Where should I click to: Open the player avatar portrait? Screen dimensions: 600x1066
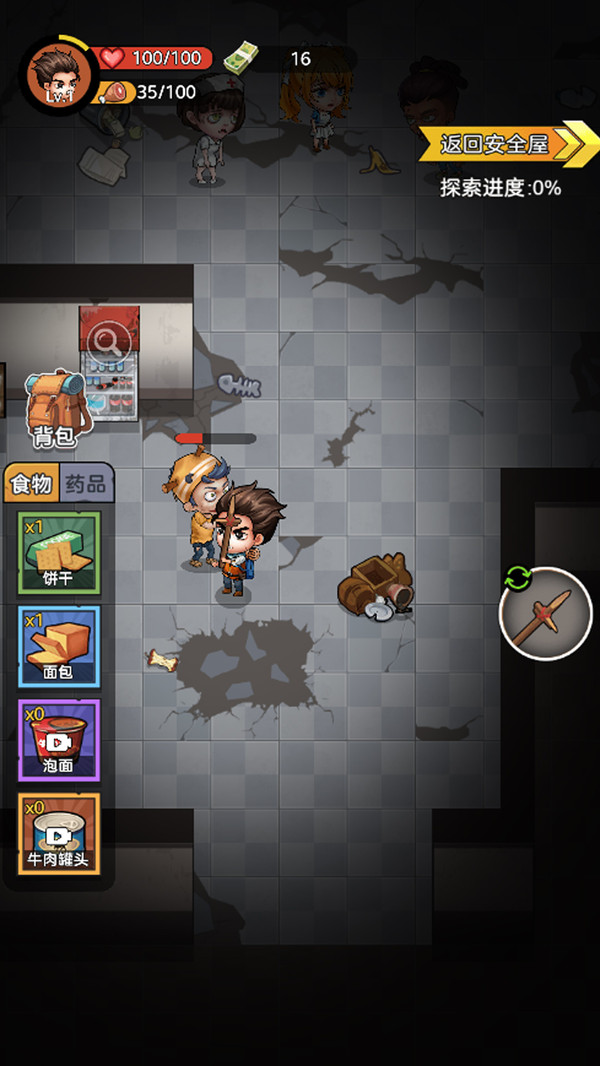(x=57, y=74)
